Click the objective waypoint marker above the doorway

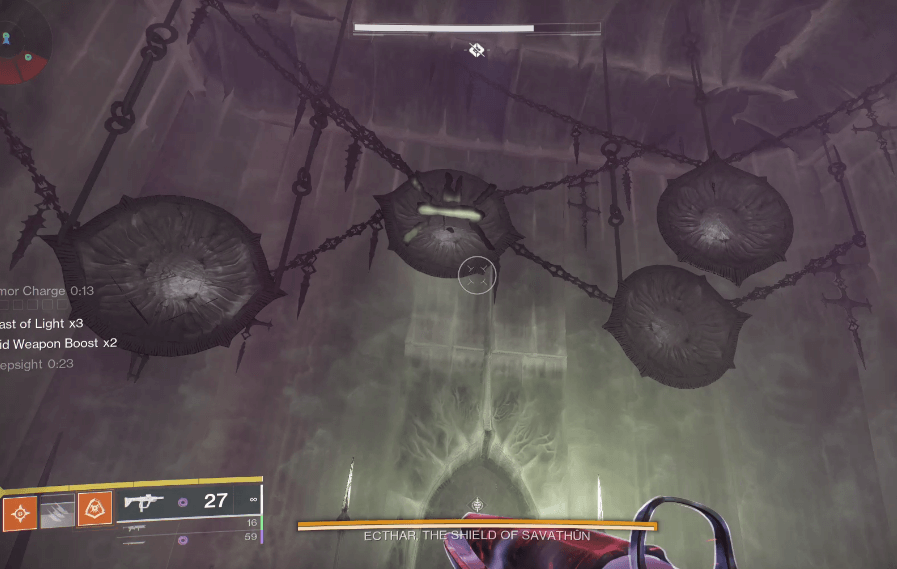point(478,505)
